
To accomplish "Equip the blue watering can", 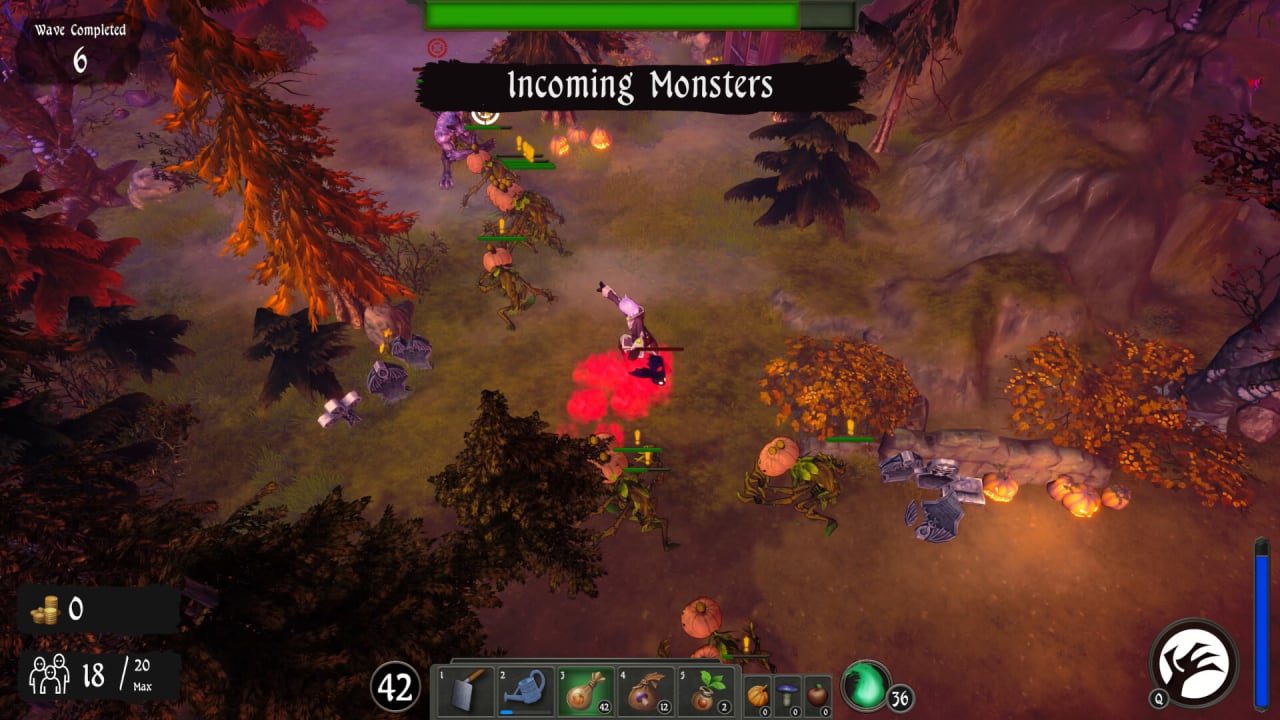I will point(525,691).
